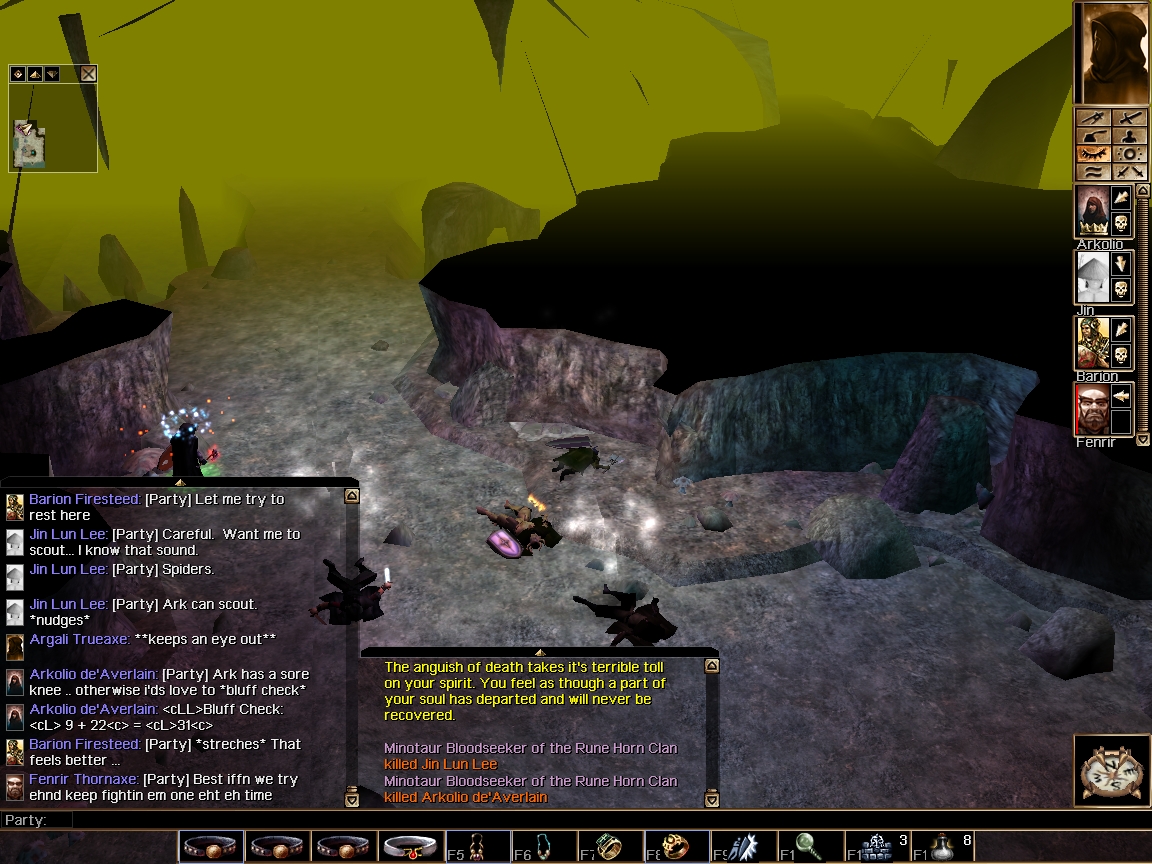
Task: Click the Party chat input field
Action: point(400,820)
